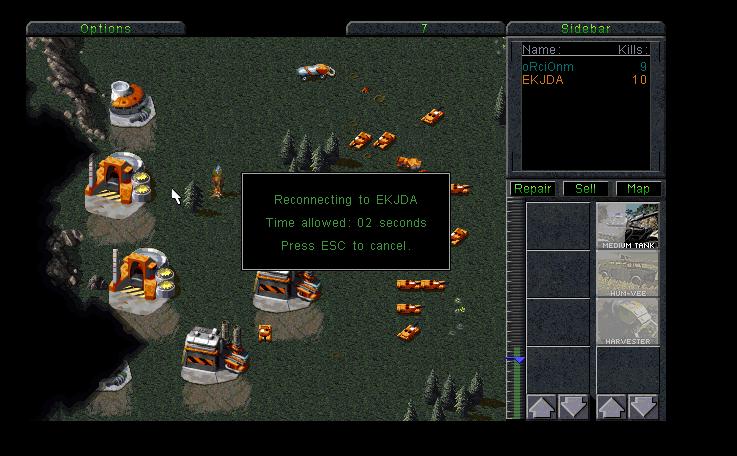Select the Hum-Vee build icon
Image resolution: width=737 pixels, height=456 pixels.
tap(627, 274)
